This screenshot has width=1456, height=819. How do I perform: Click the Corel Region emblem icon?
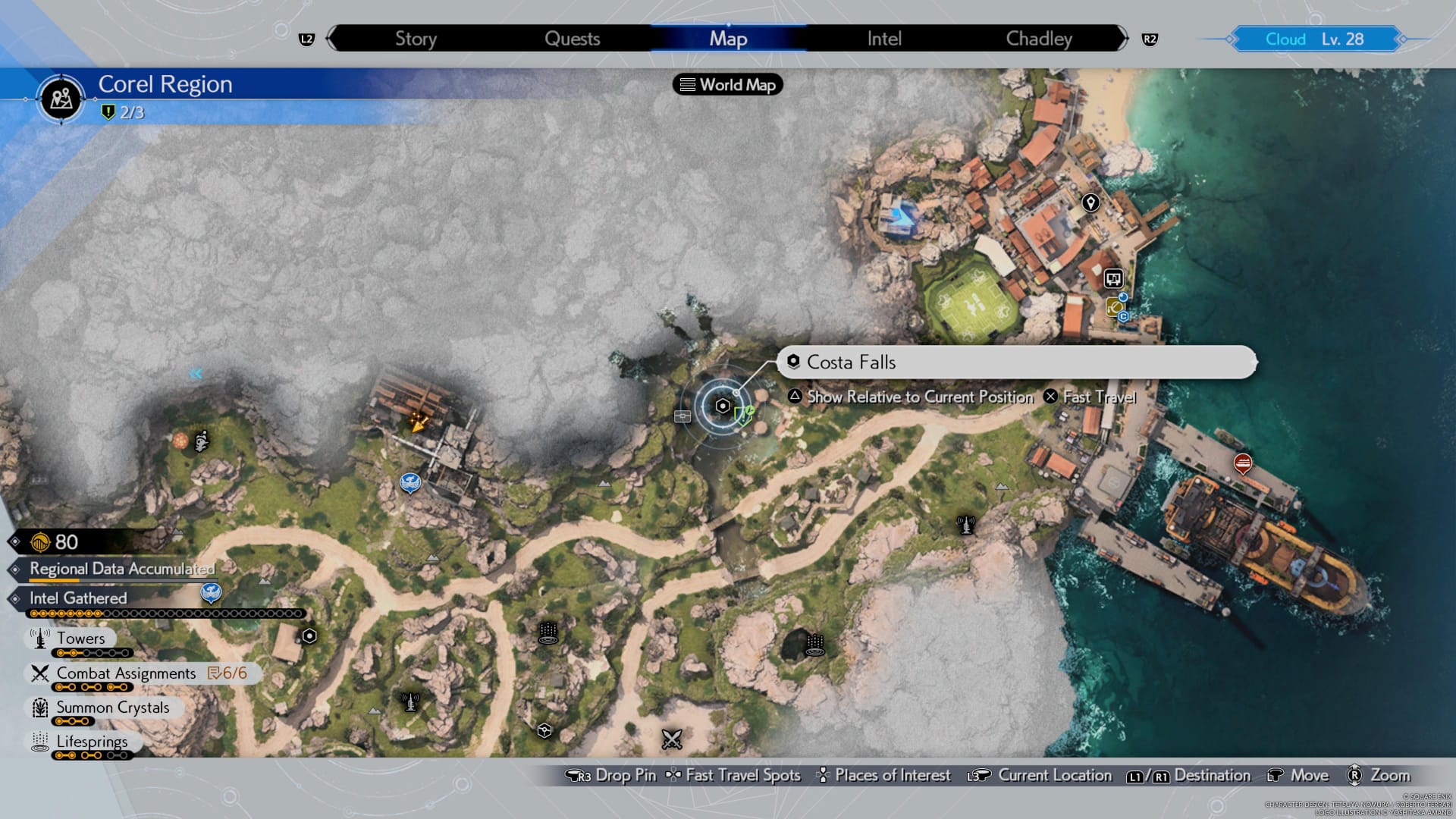pos(61,99)
